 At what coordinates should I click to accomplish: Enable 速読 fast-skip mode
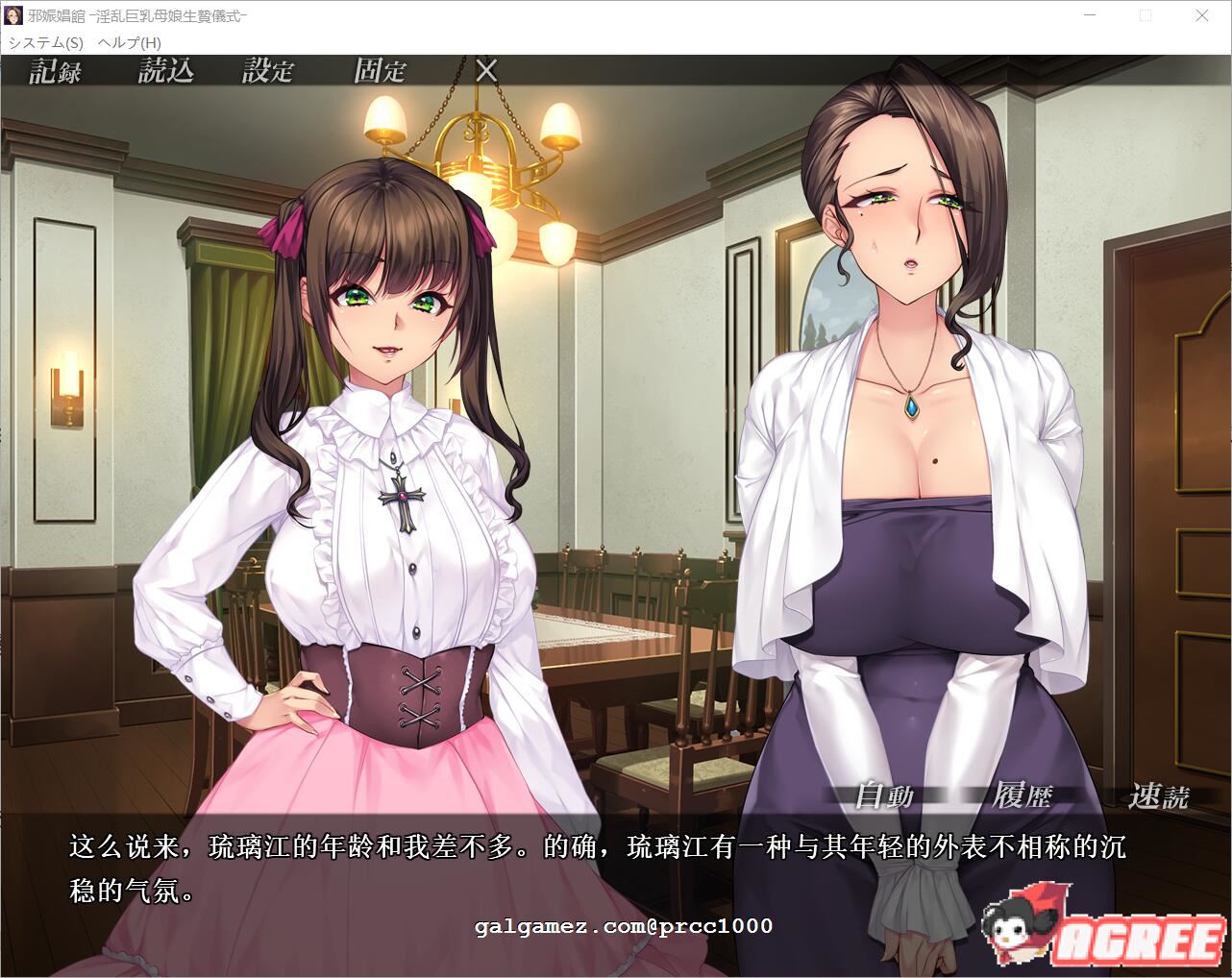1160,795
